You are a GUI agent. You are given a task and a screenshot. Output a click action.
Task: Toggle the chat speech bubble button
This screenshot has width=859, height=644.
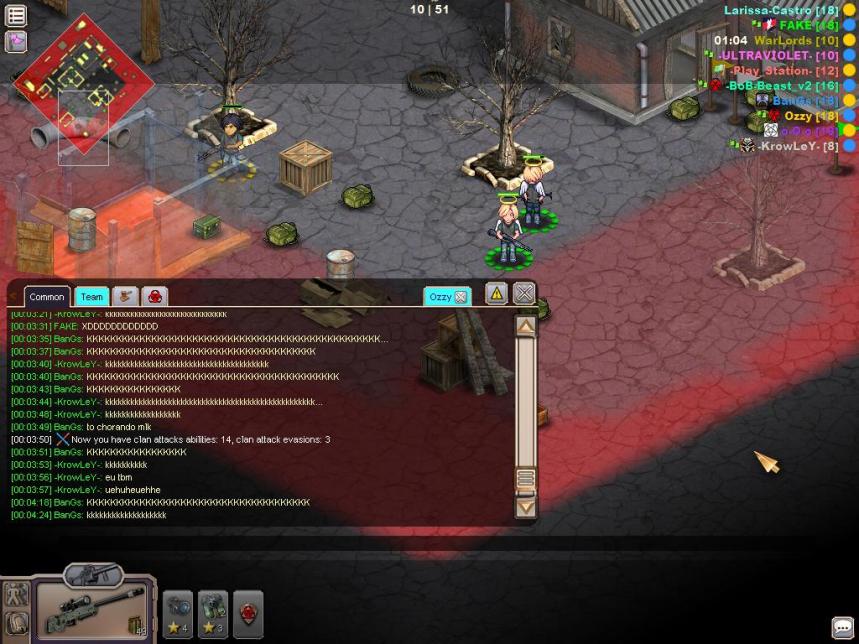pos(842,628)
